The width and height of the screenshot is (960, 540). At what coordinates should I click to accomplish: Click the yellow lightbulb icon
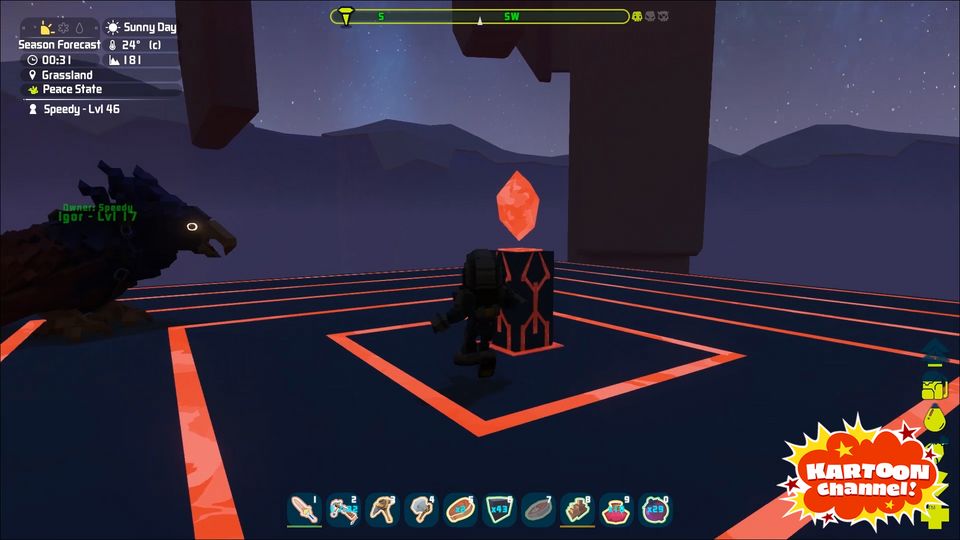coord(935,420)
